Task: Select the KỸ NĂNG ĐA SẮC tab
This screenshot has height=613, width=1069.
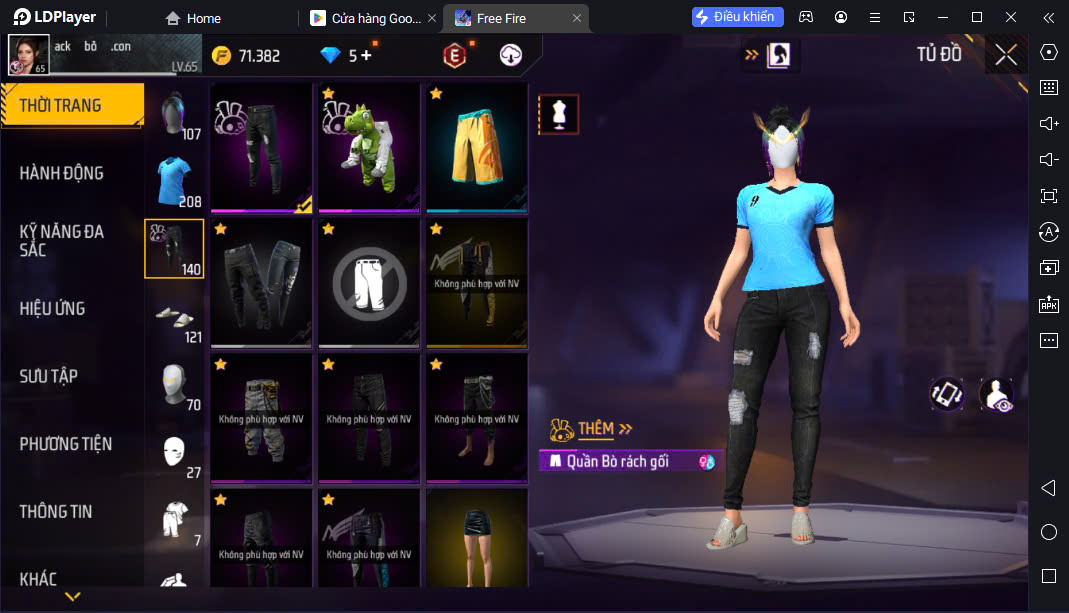Action: point(62,240)
